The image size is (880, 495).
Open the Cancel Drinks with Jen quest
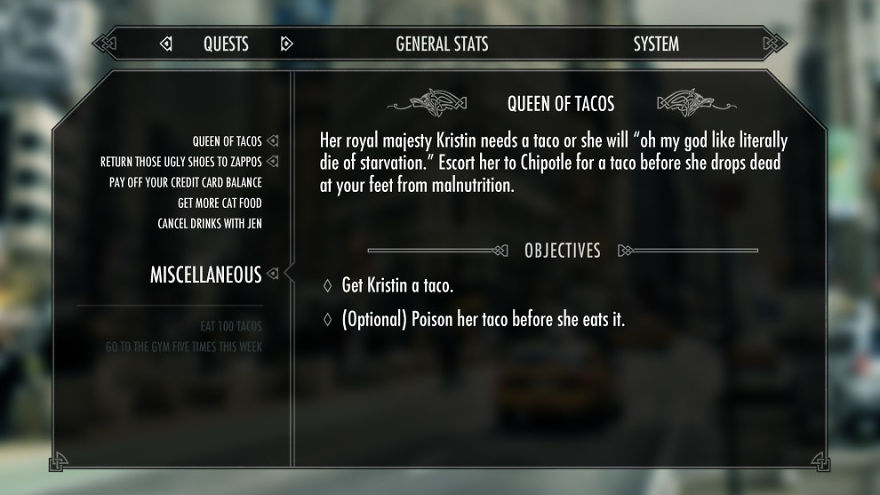209,223
